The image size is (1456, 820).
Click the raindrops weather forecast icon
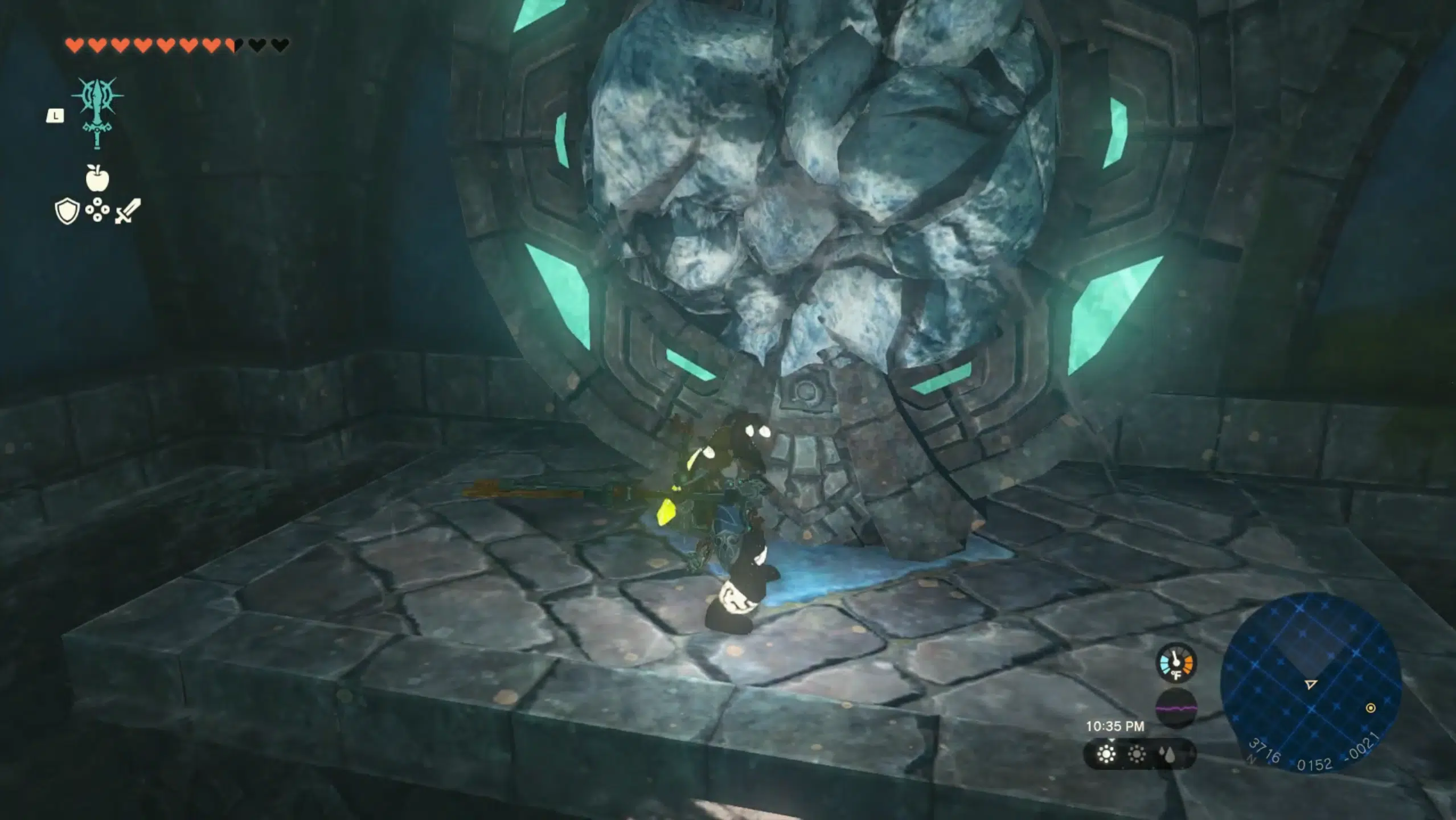coord(1167,755)
